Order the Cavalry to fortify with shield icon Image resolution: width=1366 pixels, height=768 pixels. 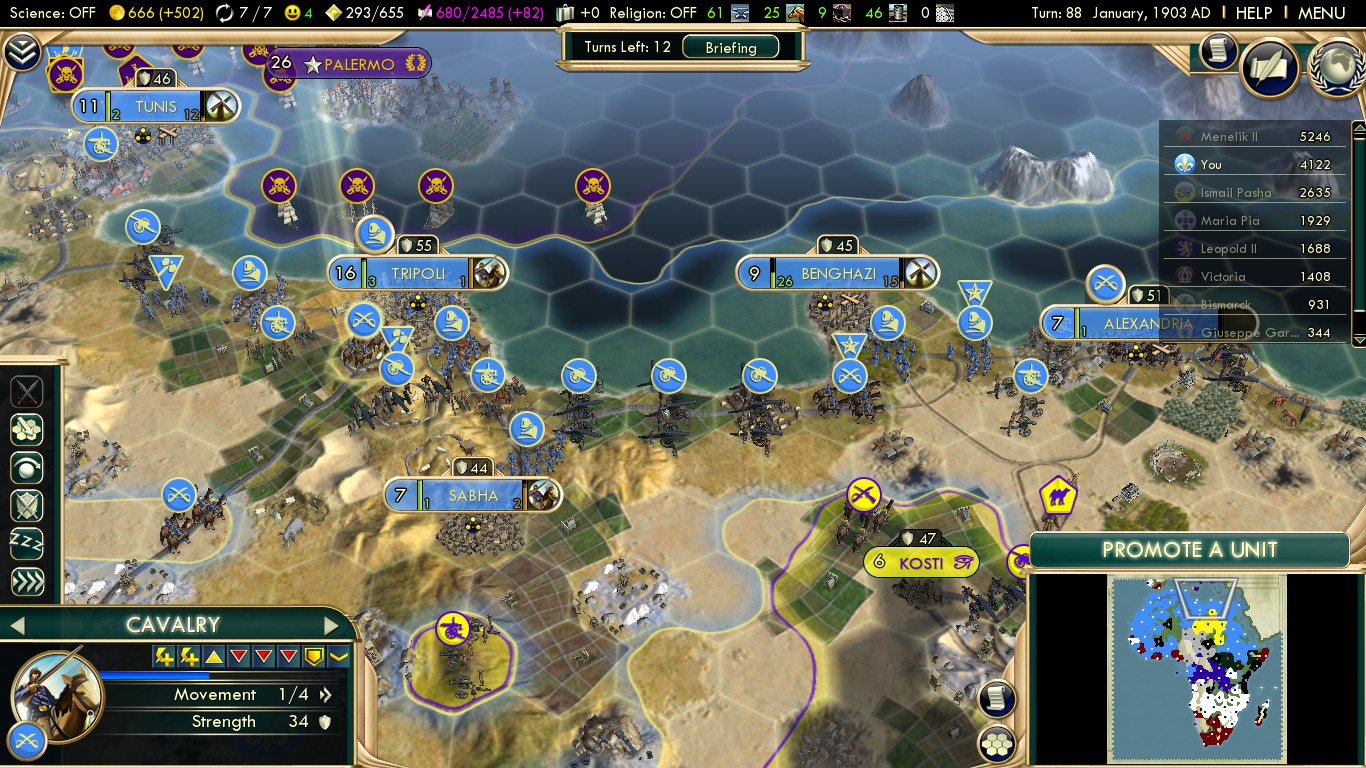coord(26,505)
